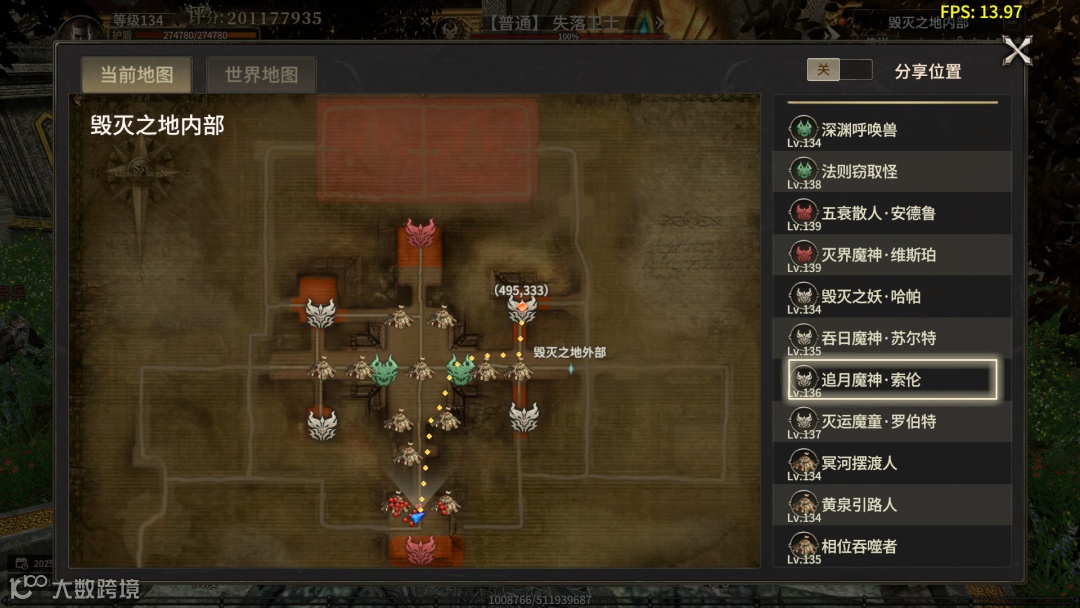Pick 灭界魔神·维斯珀 list entry
1080x608 pixels.
892,255
